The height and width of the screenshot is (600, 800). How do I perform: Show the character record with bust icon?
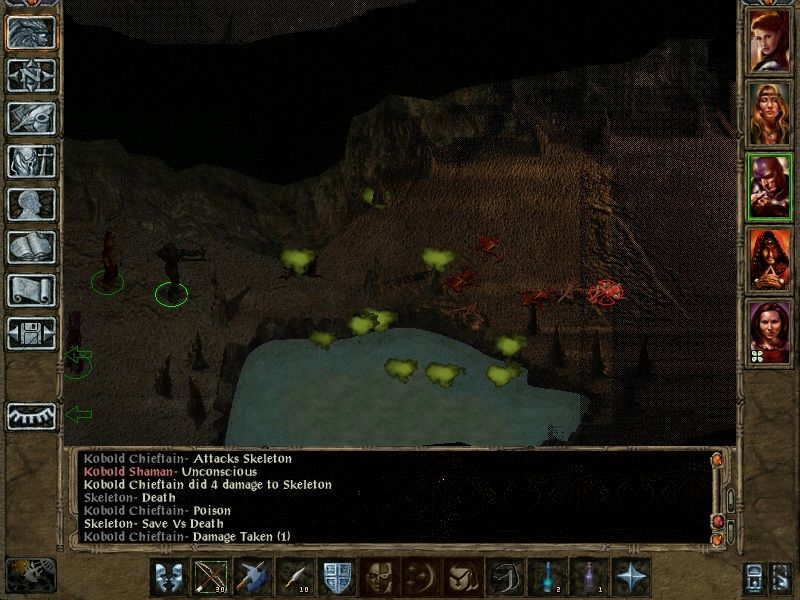click(31, 204)
